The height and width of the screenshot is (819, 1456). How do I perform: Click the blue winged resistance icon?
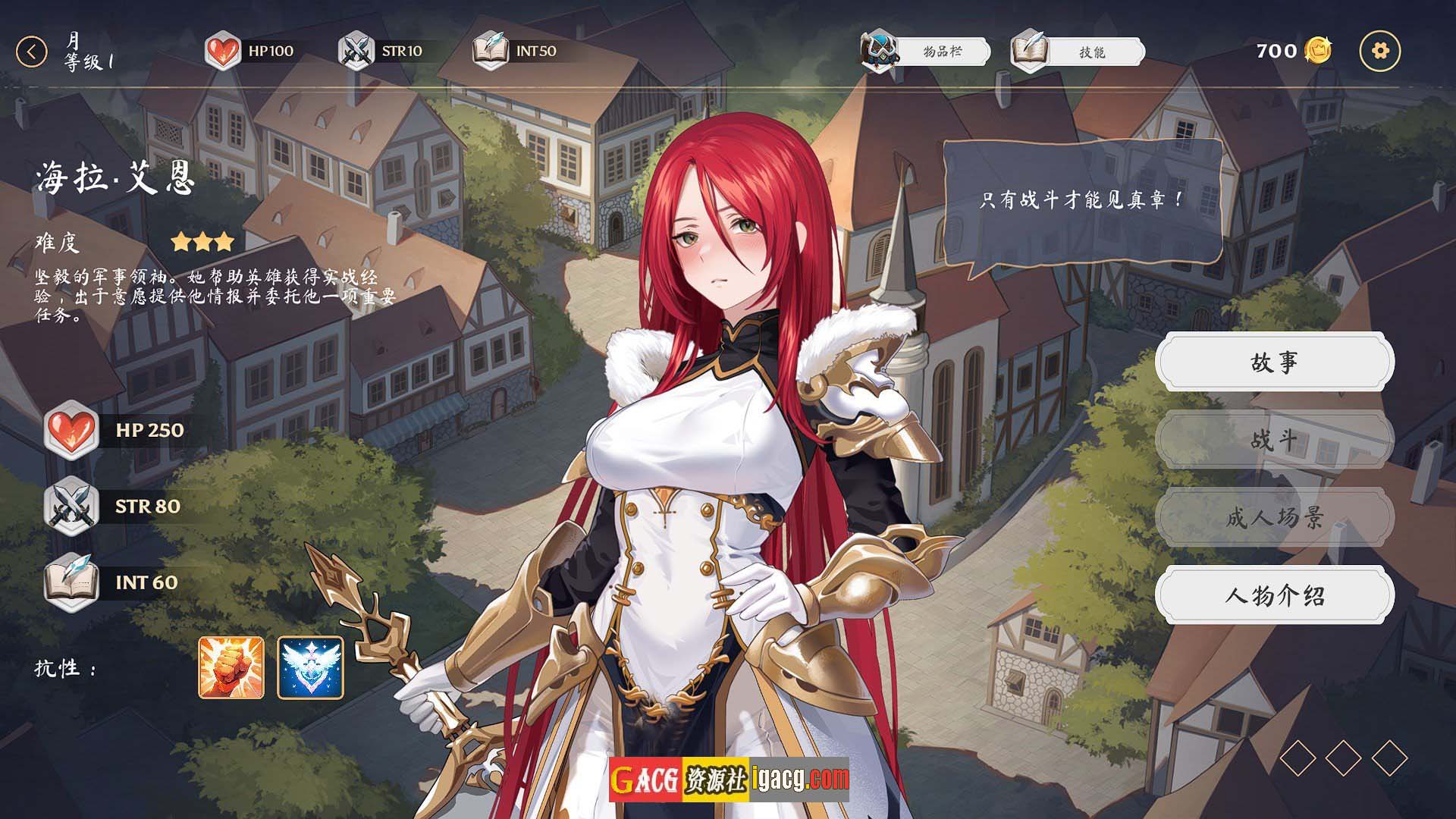coord(310,667)
